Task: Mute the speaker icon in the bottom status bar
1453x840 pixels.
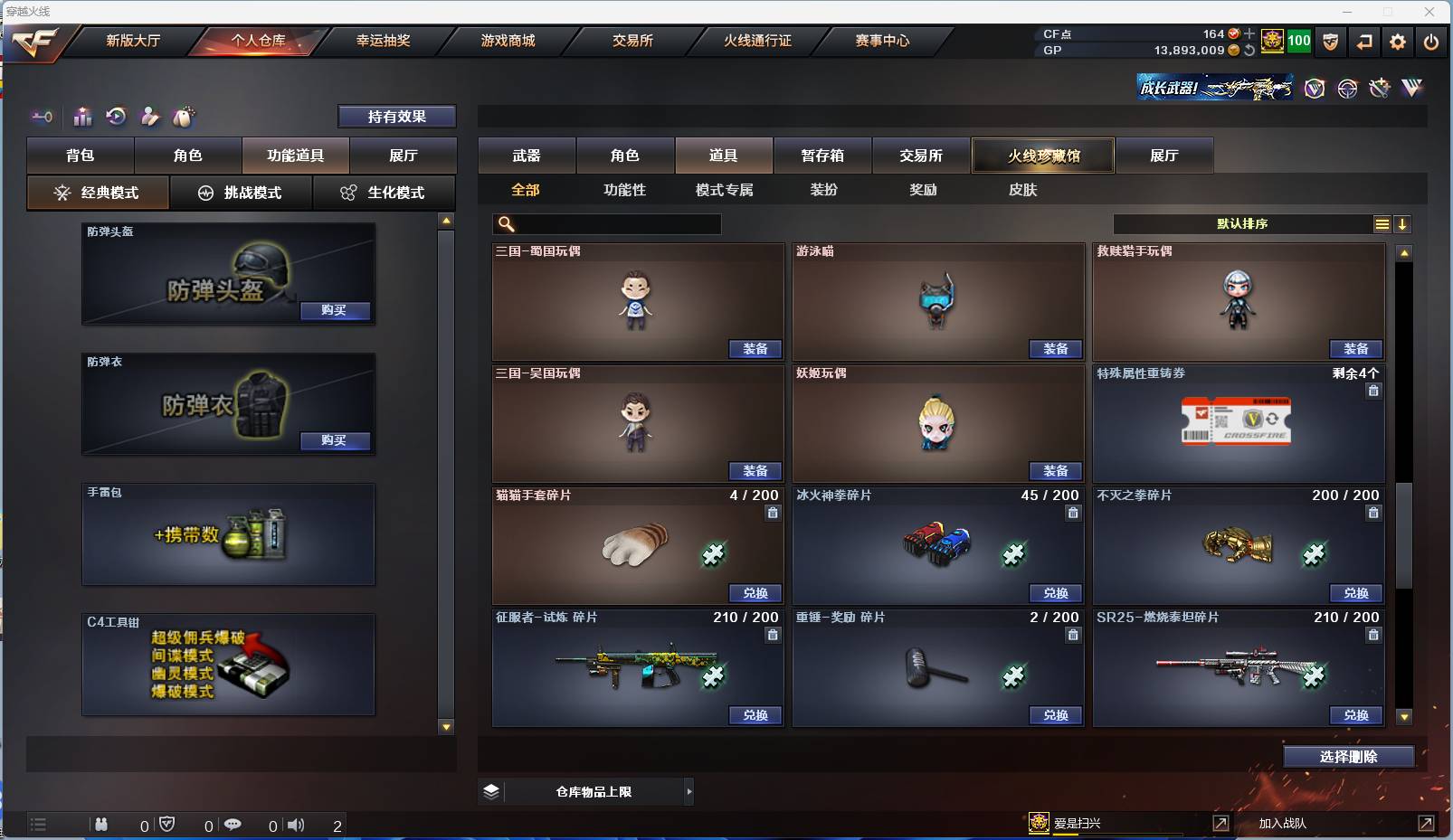Action: pos(297,824)
